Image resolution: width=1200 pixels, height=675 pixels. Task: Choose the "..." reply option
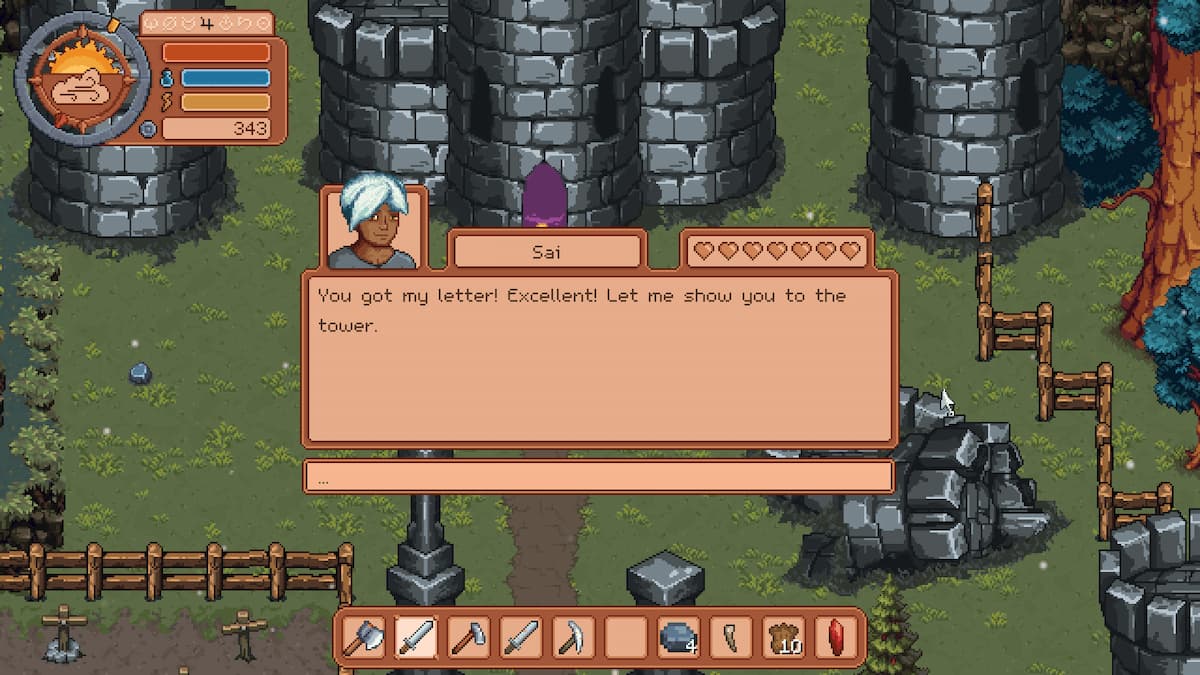pyautogui.click(x=598, y=477)
